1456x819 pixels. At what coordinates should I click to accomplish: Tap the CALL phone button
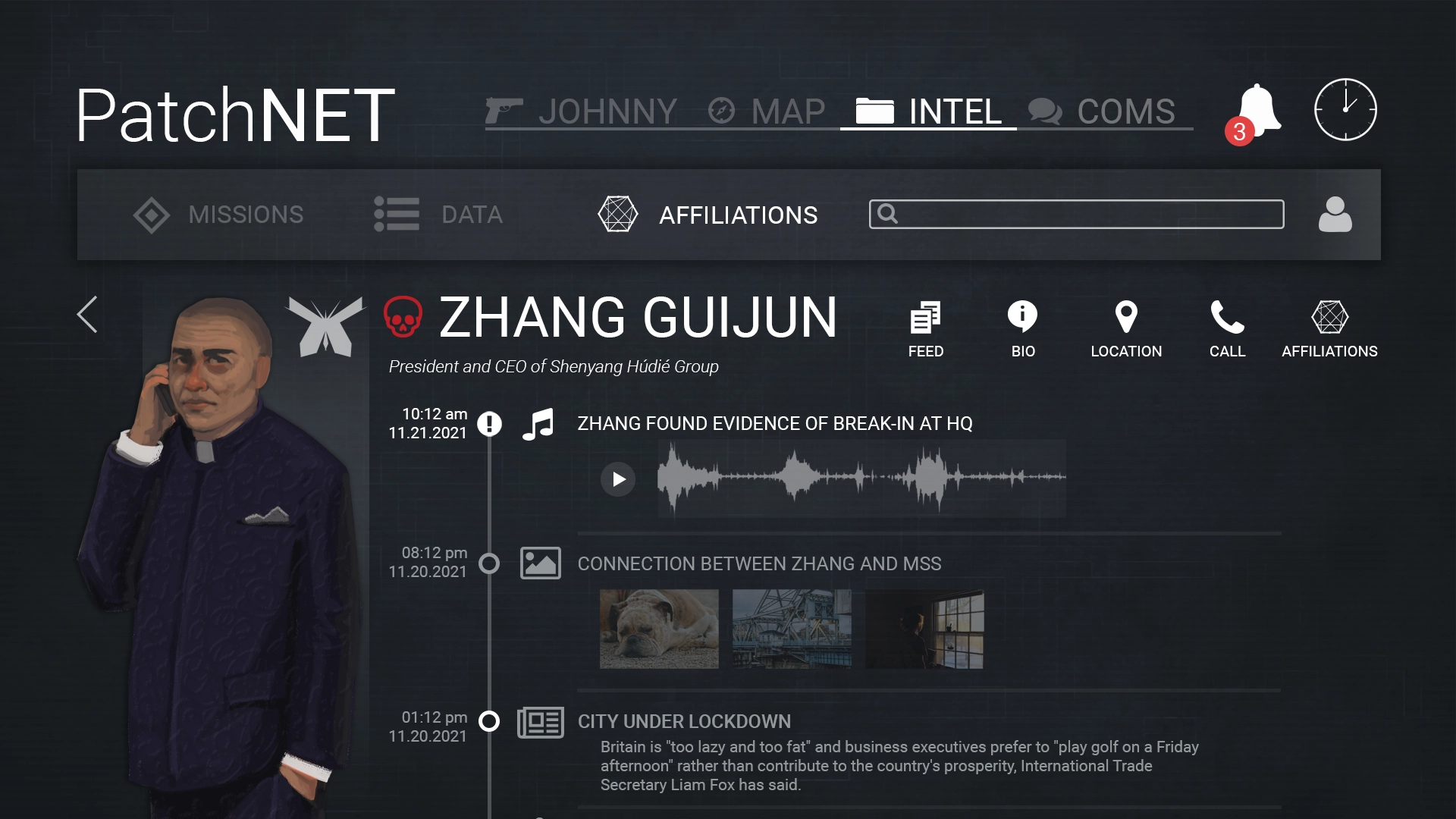pyautogui.click(x=1227, y=329)
